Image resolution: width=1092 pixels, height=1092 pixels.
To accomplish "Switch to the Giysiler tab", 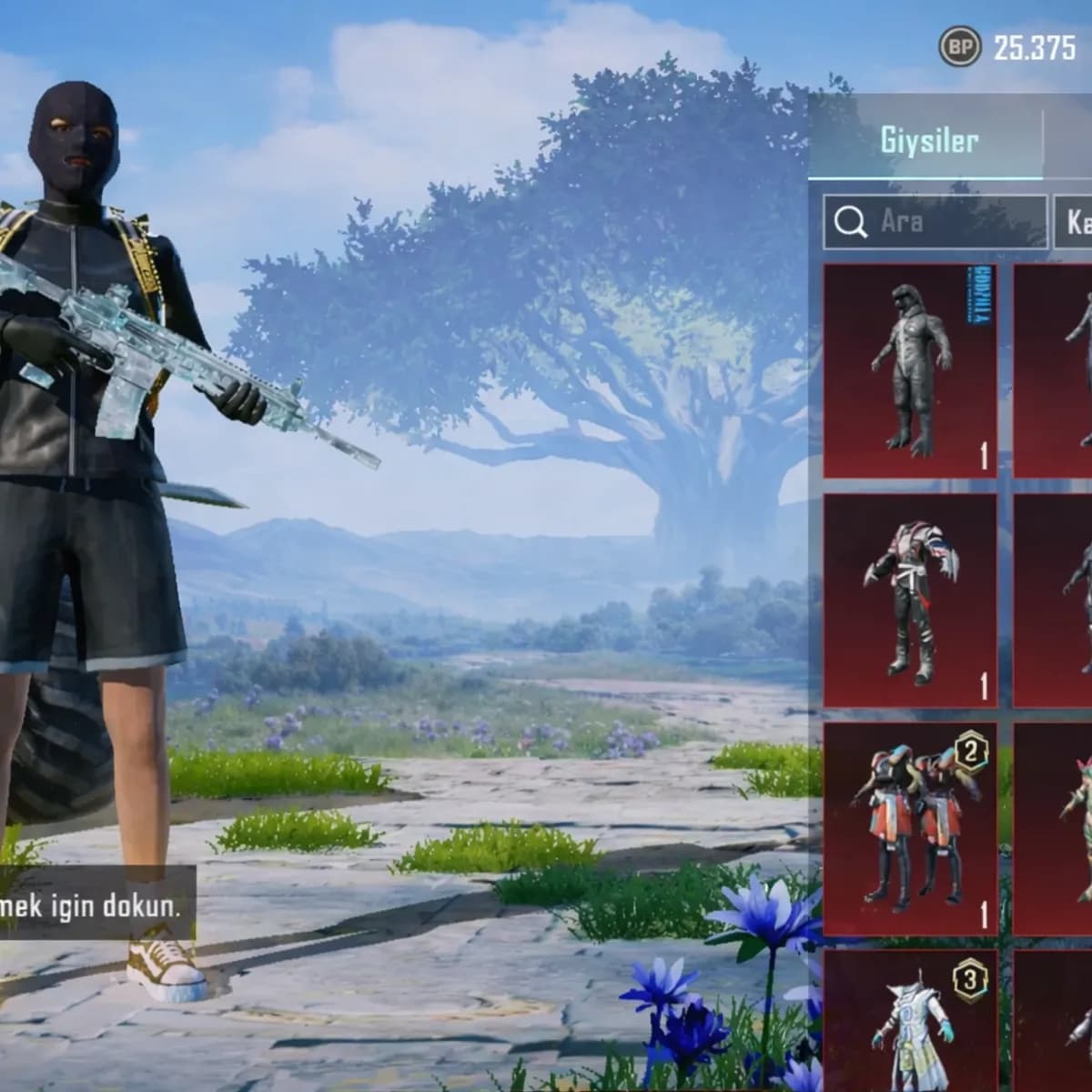I will pyautogui.click(x=926, y=141).
